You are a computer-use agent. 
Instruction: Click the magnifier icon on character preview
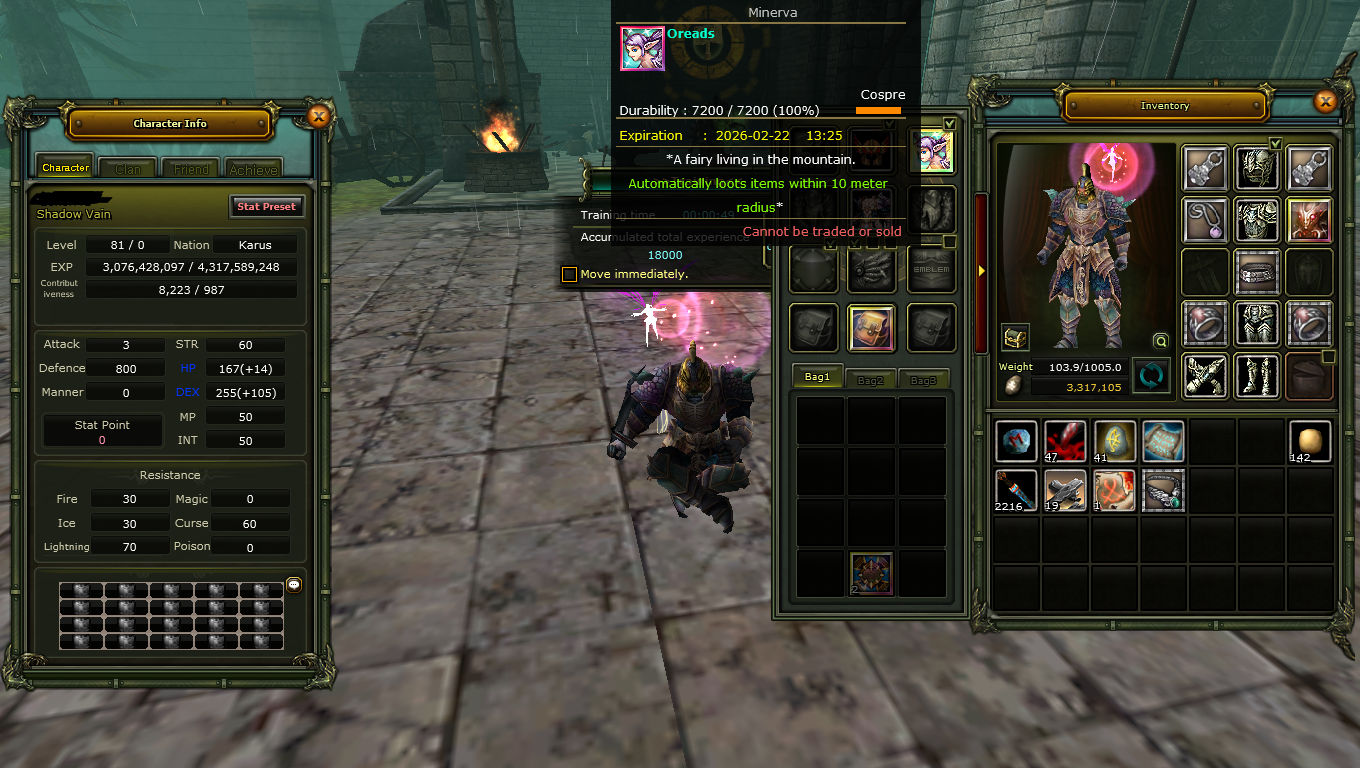click(x=1160, y=340)
